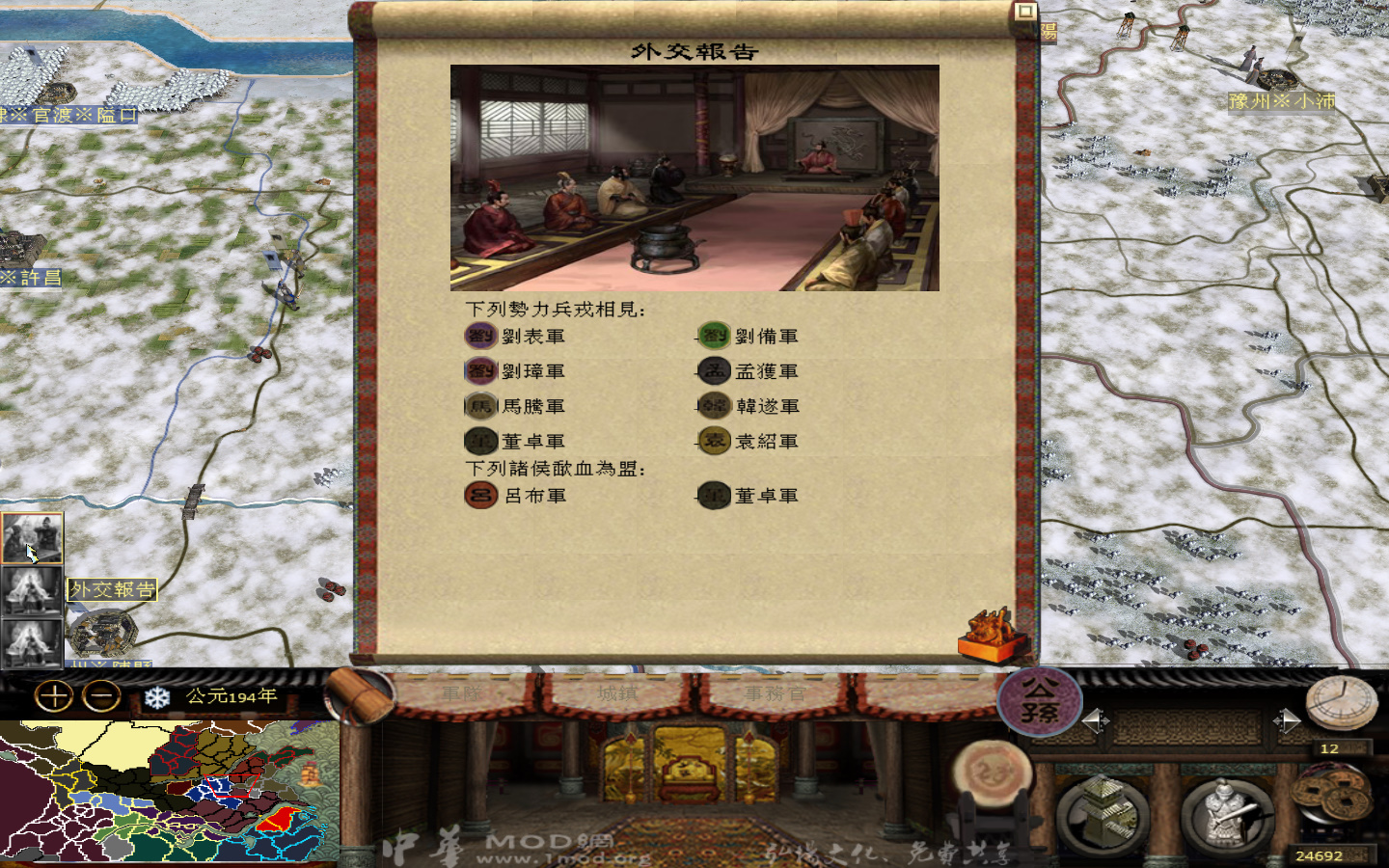Click the rolled scroll icon beside the date
Image resolution: width=1389 pixels, height=868 pixels.
[360, 698]
